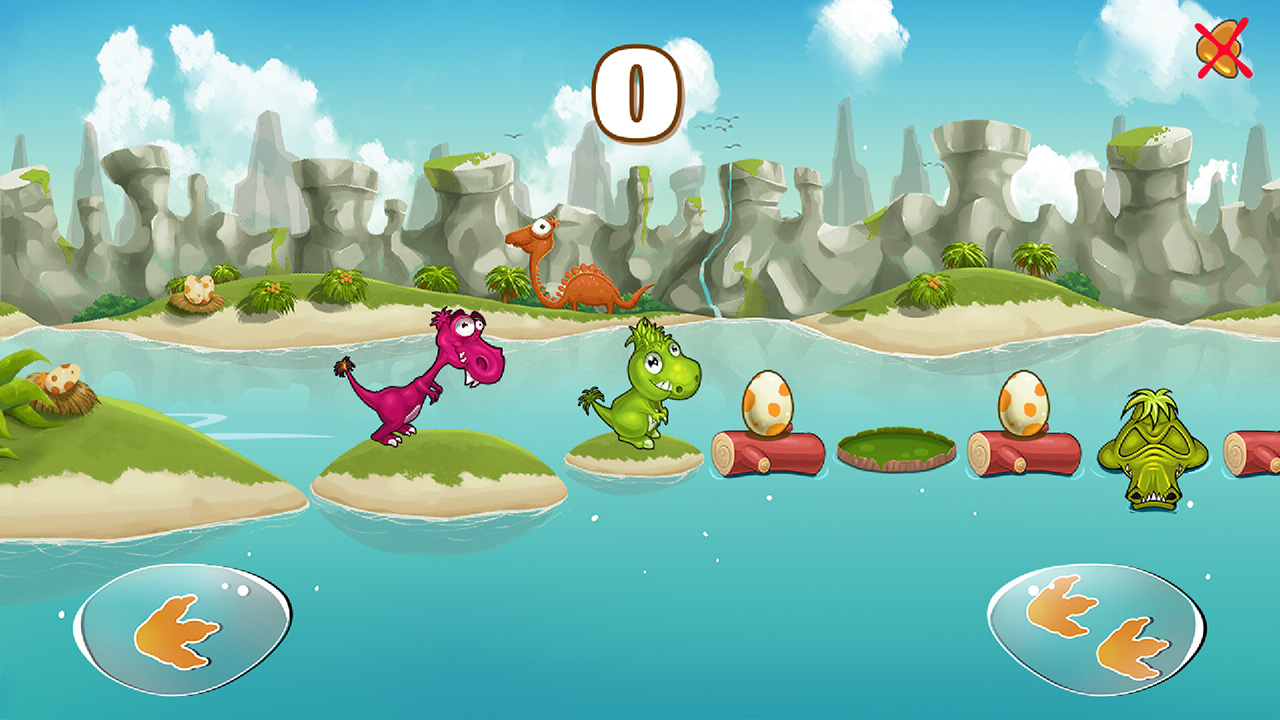Click the red log under the first egg
Screen dimensions: 1280x720
pos(766,455)
